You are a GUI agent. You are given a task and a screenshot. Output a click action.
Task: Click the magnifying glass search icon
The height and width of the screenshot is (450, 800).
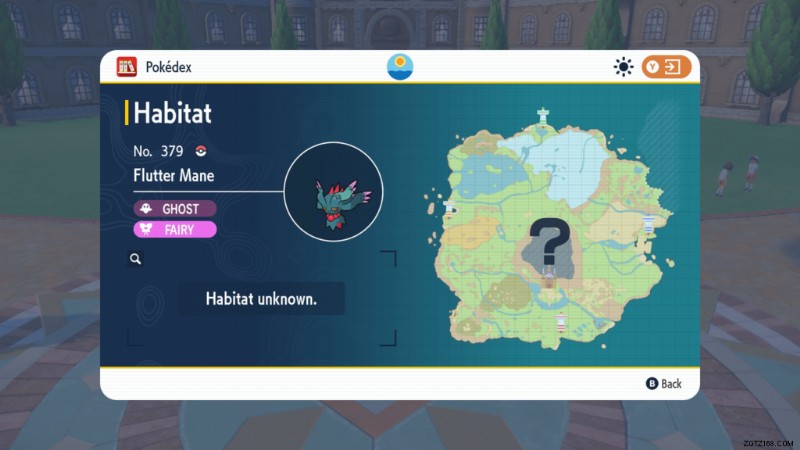click(135, 258)
